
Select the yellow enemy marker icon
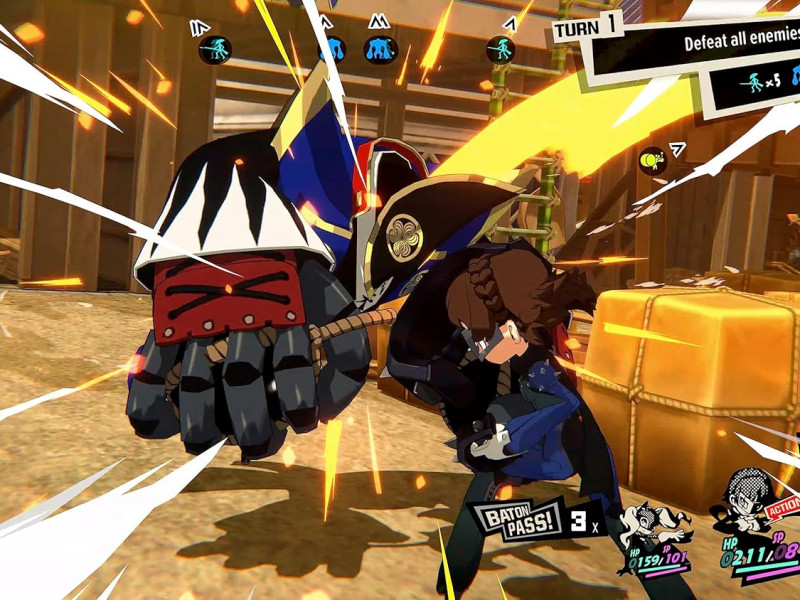[x=652, y=158]
